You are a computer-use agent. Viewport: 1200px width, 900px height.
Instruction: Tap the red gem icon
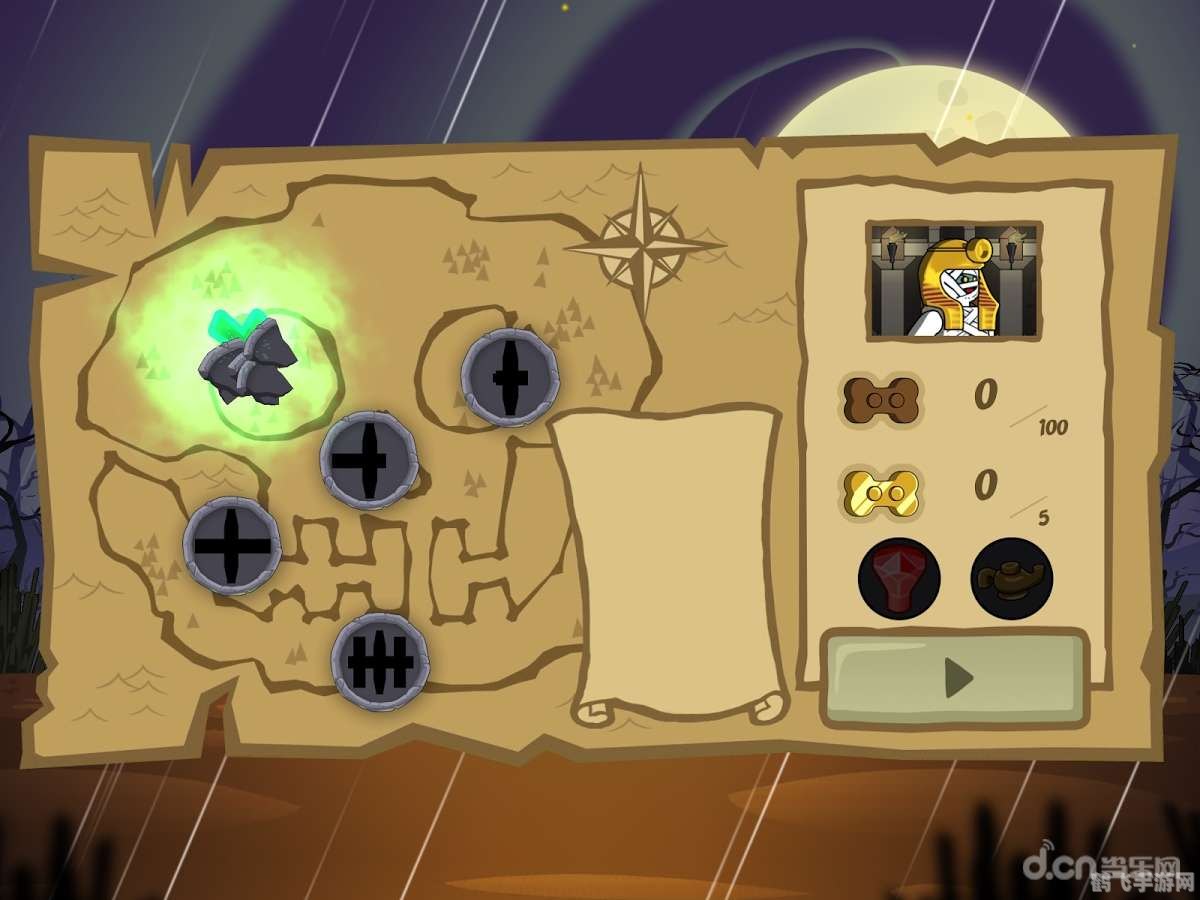pos(898,577)
